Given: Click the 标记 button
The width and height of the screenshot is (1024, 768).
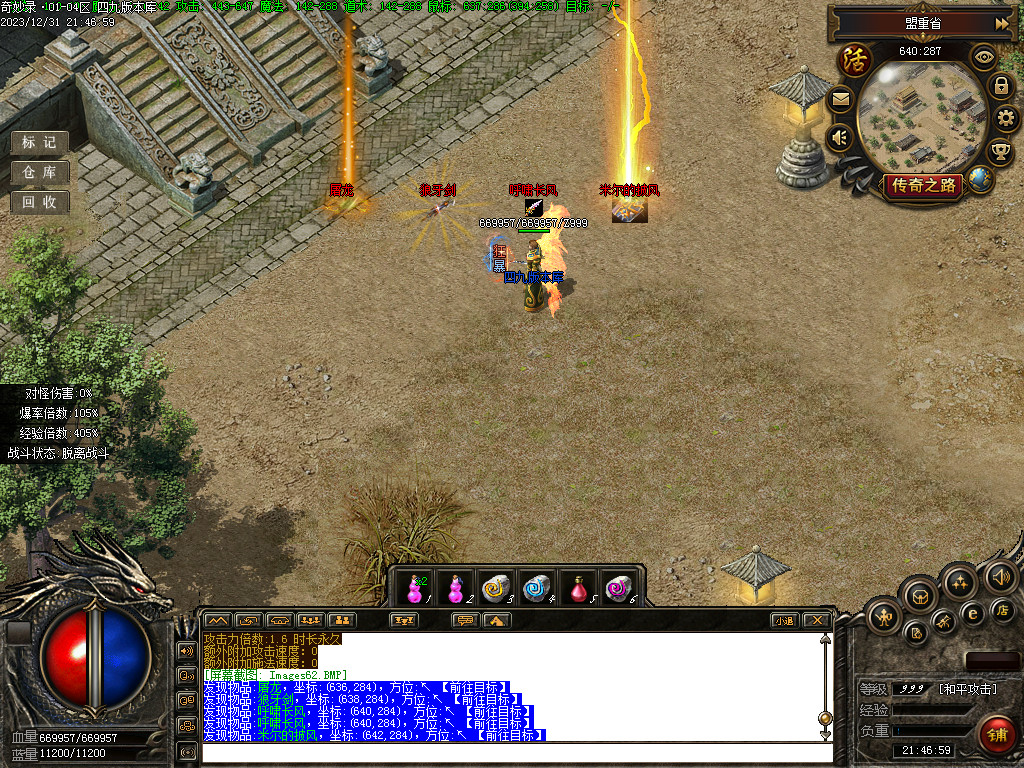Looking at the screenshot, I should (x=39, y=143).
